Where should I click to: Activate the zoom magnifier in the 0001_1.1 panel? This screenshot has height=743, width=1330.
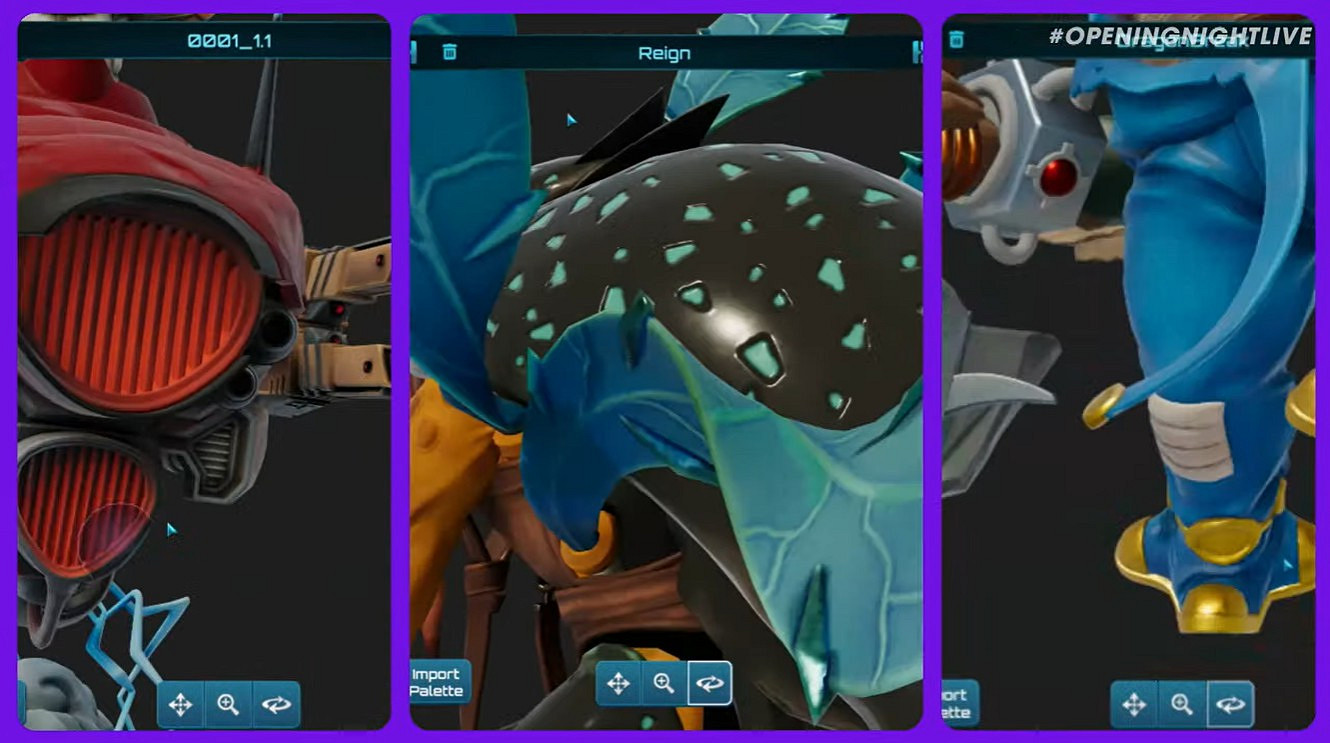(x=228, y=705)
